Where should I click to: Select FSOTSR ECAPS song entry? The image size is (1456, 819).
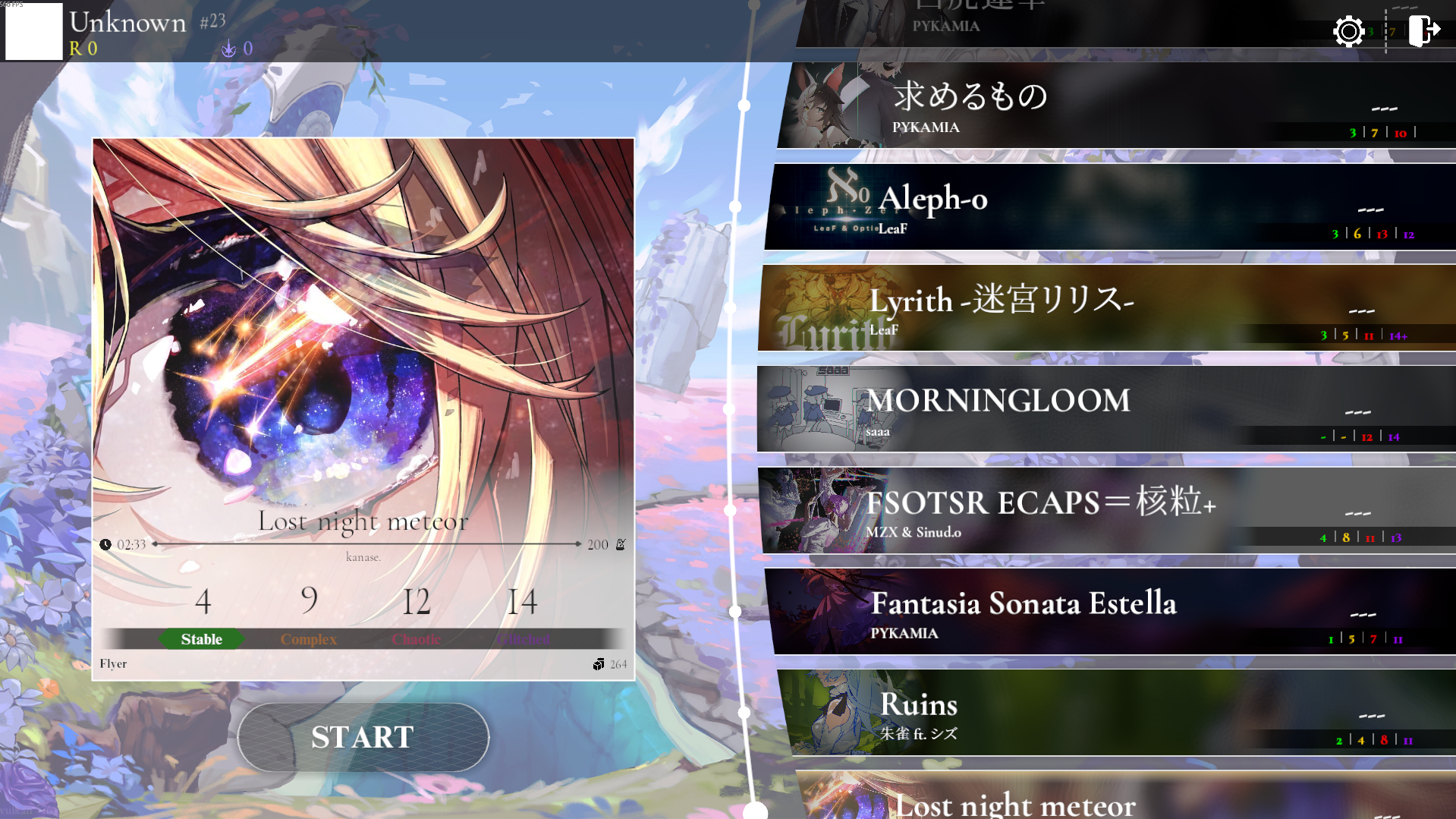[x=1104, y=510]
